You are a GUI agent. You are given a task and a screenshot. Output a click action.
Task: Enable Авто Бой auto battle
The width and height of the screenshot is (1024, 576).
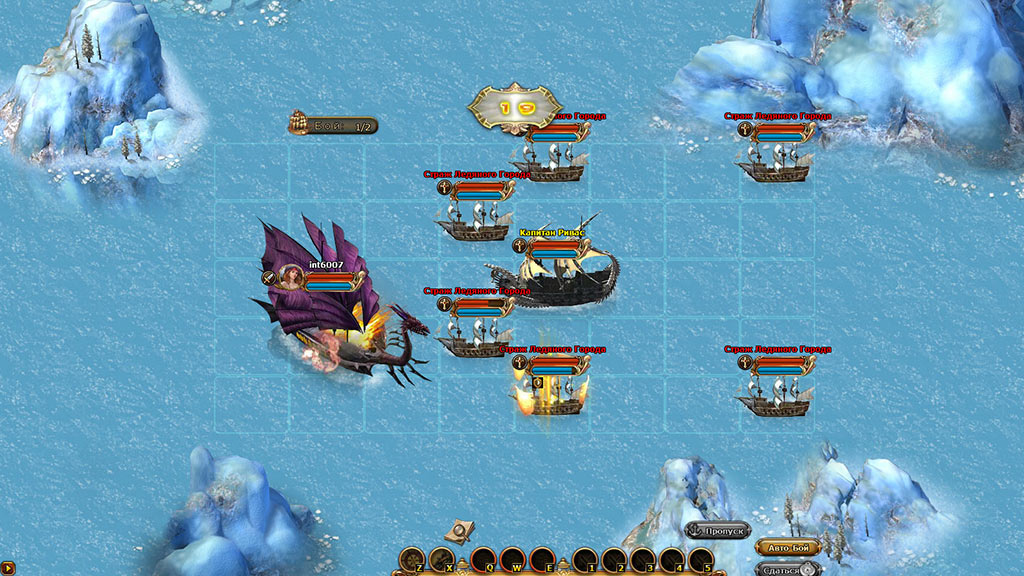(788, 547)
